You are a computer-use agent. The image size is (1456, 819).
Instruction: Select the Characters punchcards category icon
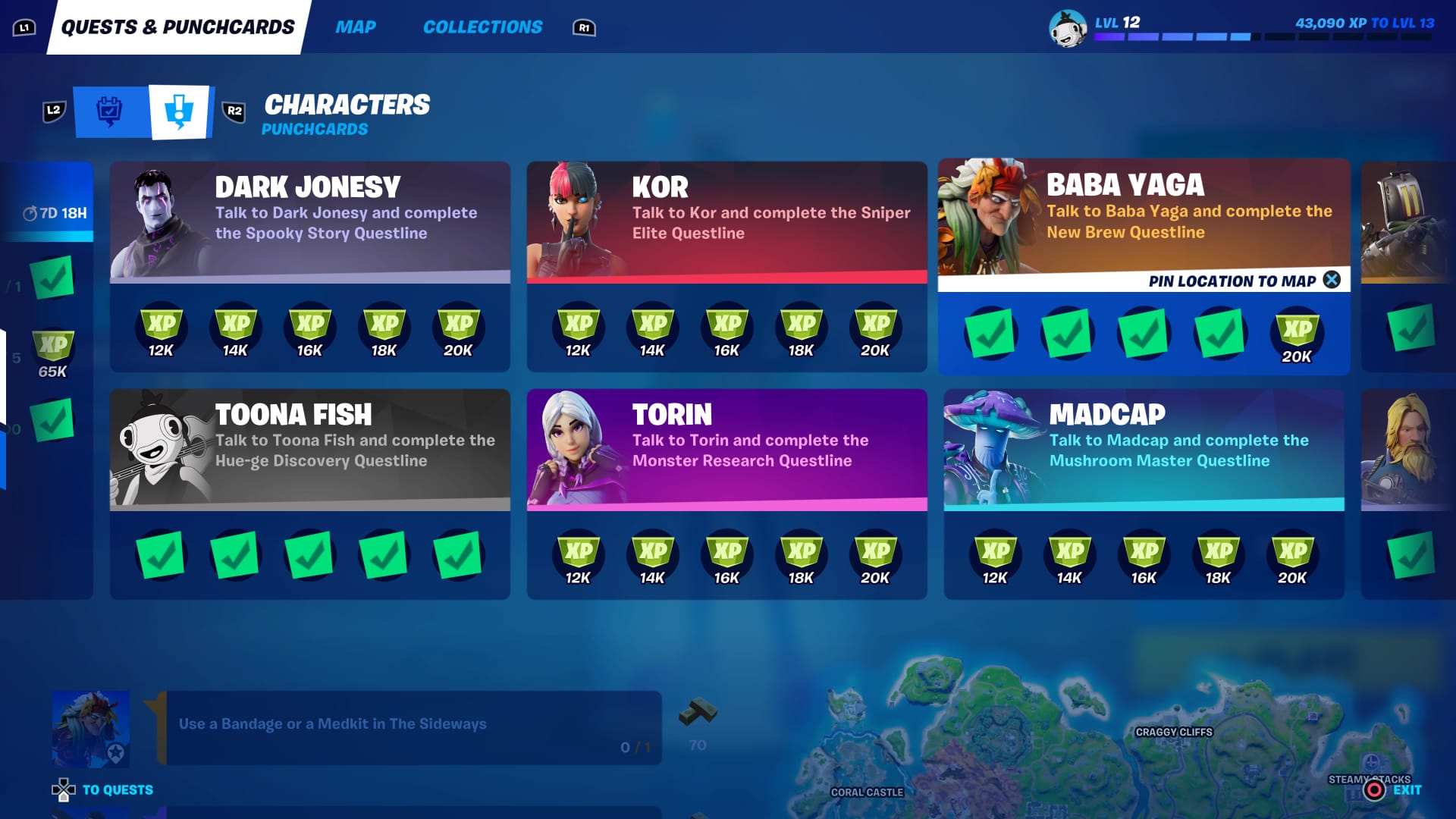[180, 112]
